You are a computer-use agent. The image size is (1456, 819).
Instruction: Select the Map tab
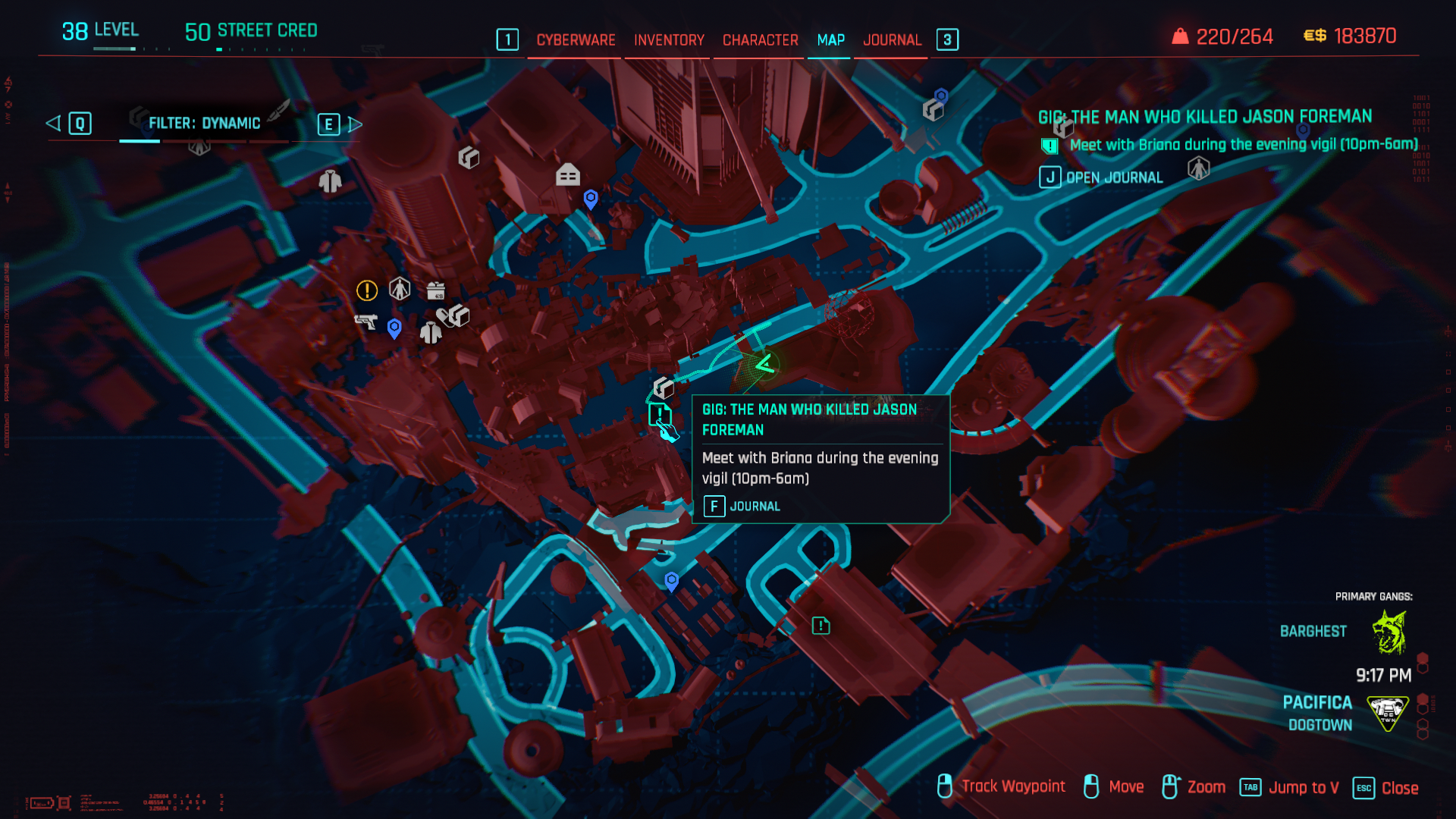pyautogui.click(x=830, y=40)
